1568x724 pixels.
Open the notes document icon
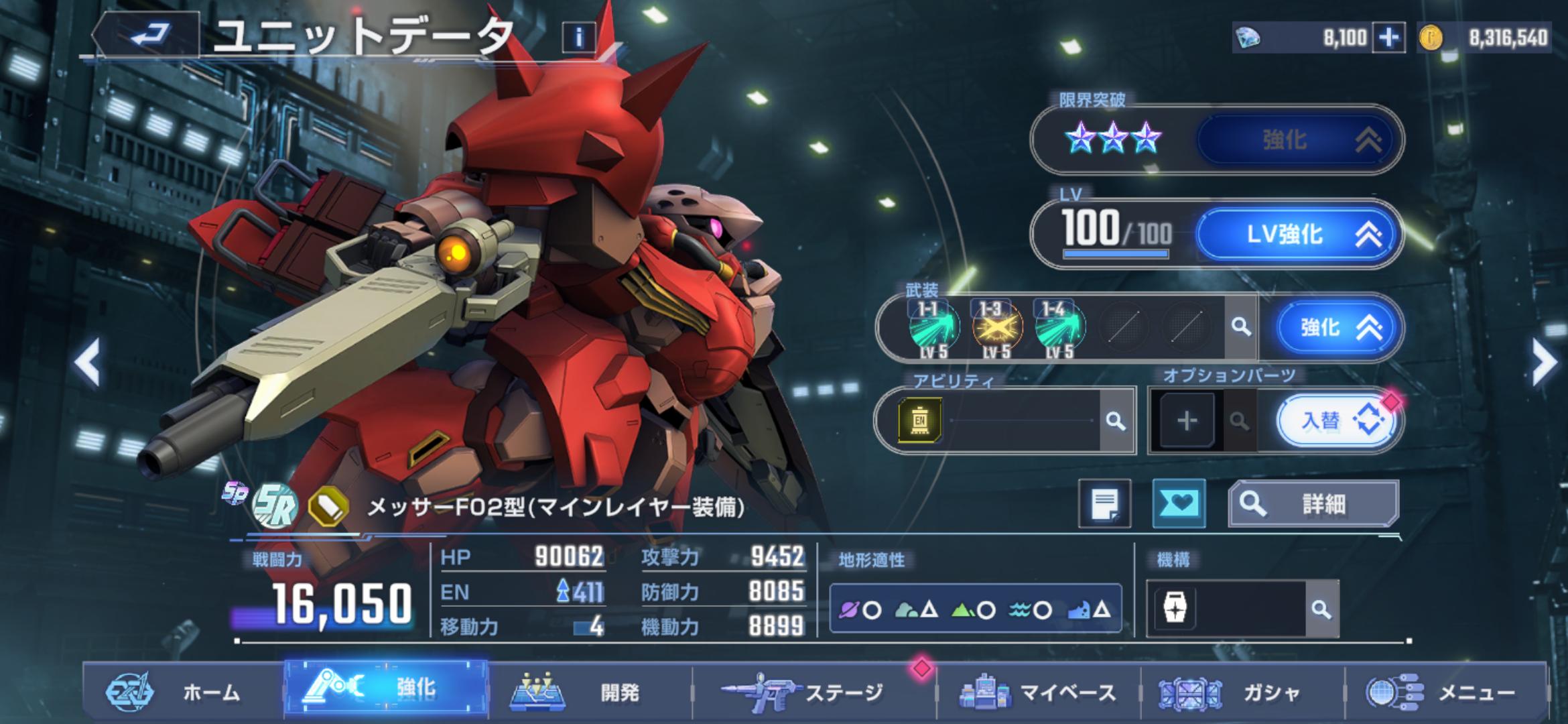1104,503
